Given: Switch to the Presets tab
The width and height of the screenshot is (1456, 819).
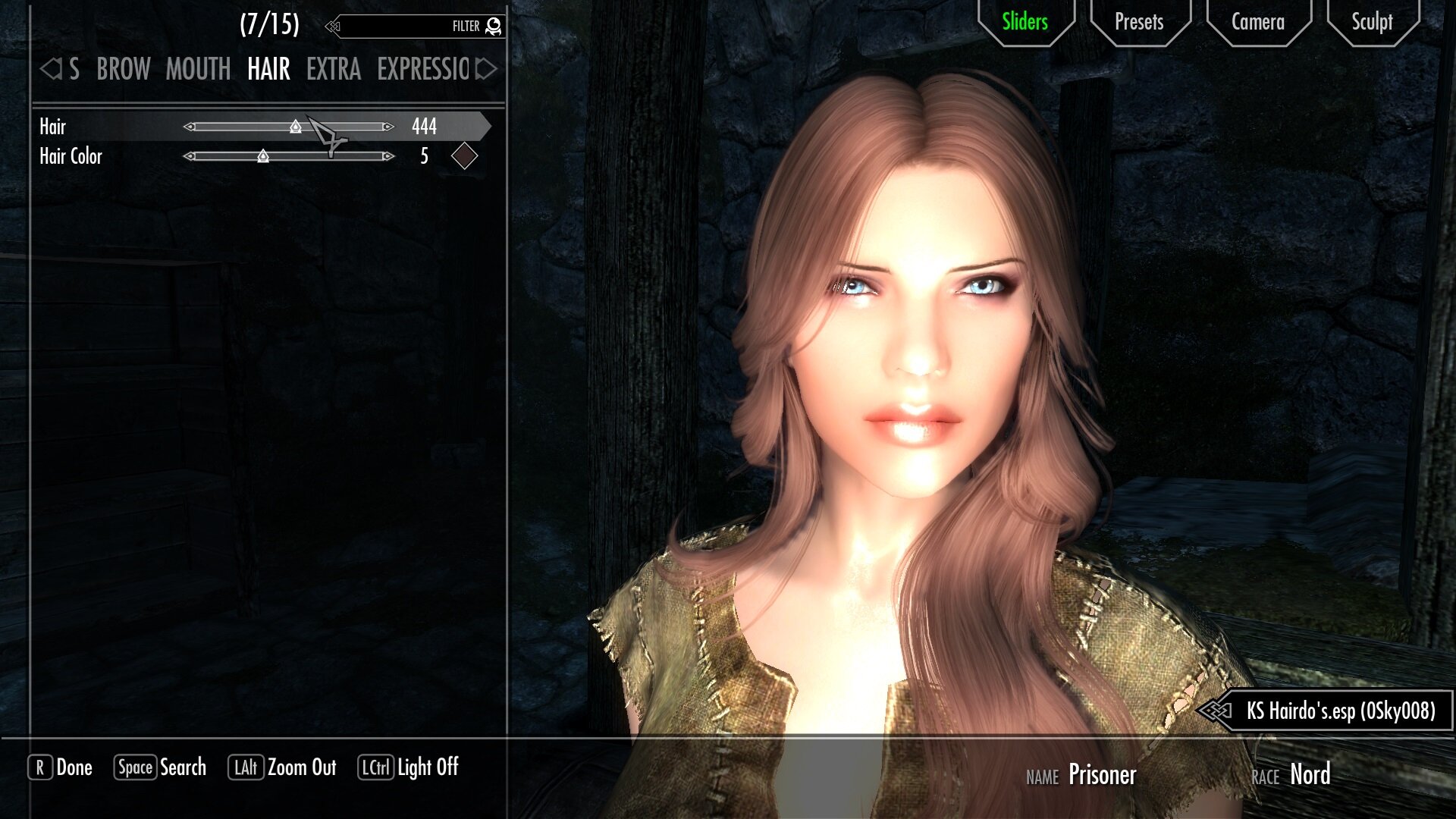Looking at the screenshot, I should (x=1138, y=22).
